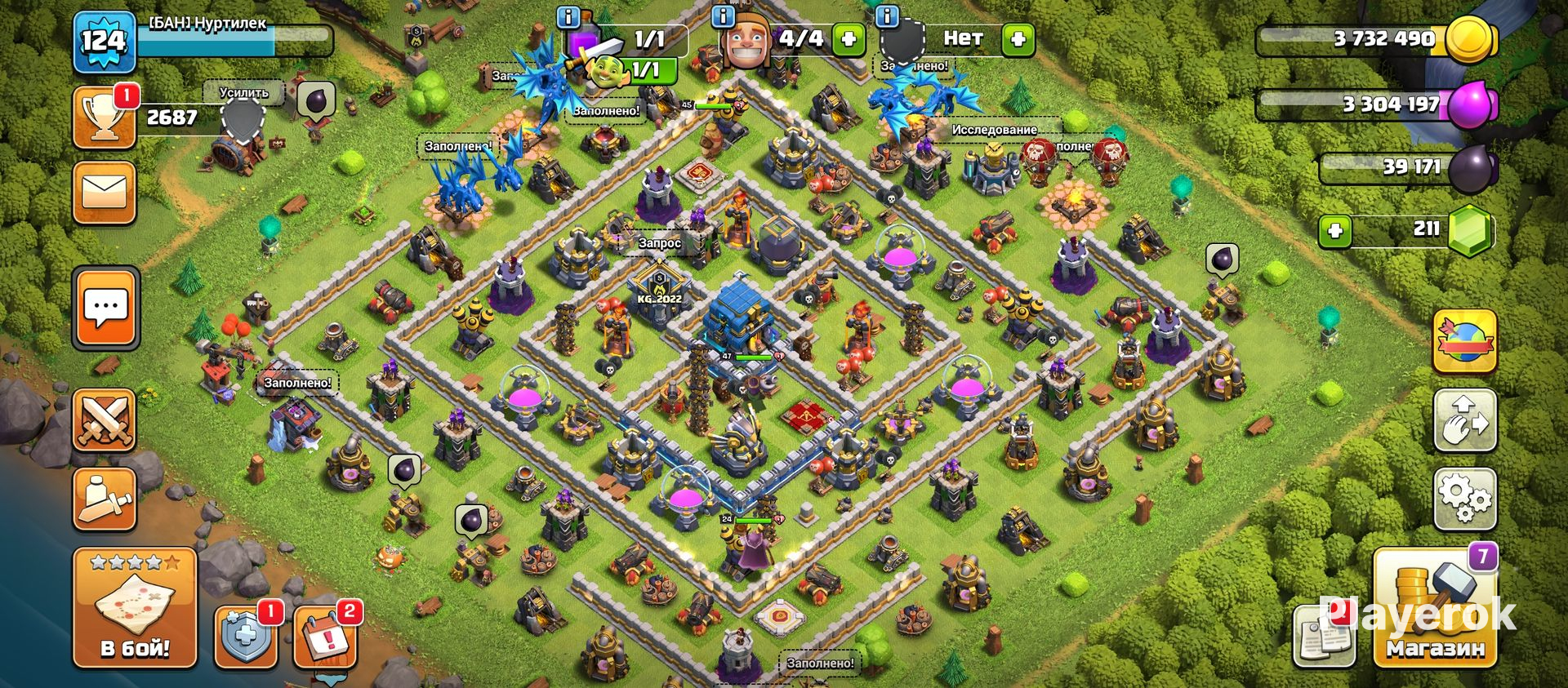Show builder info via the i icon
The width and height of the screenshot is (1568, 688).
point(723,16)
